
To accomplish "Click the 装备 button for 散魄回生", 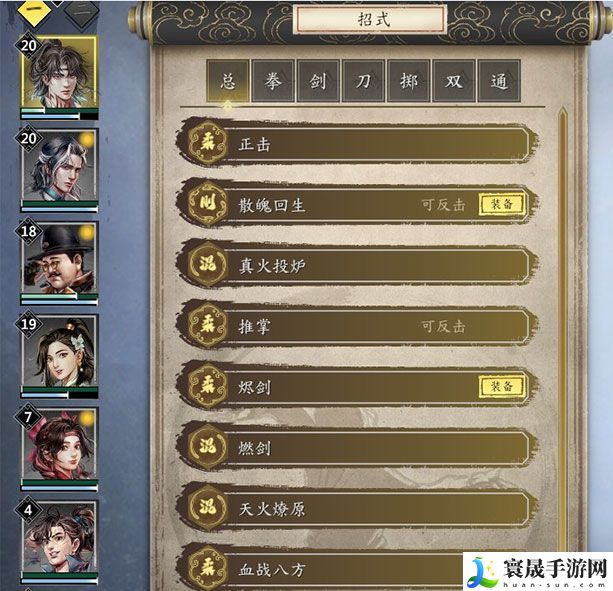I will tap(501, 204).
